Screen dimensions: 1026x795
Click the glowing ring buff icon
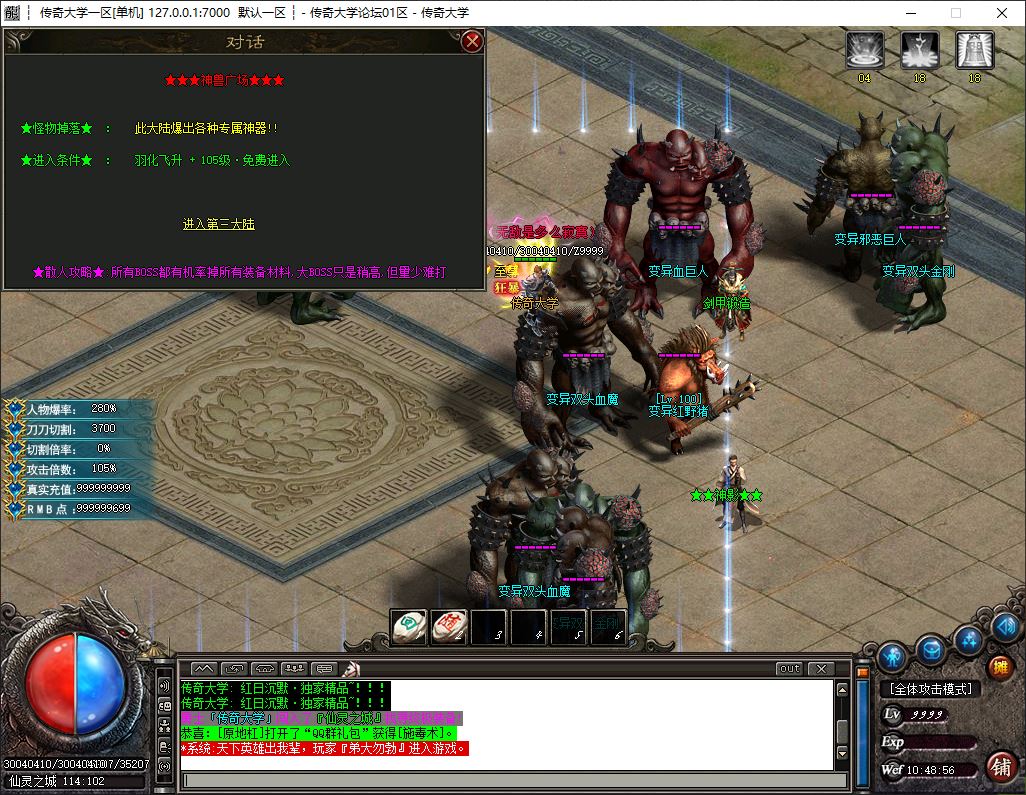(x=864, y=50)
